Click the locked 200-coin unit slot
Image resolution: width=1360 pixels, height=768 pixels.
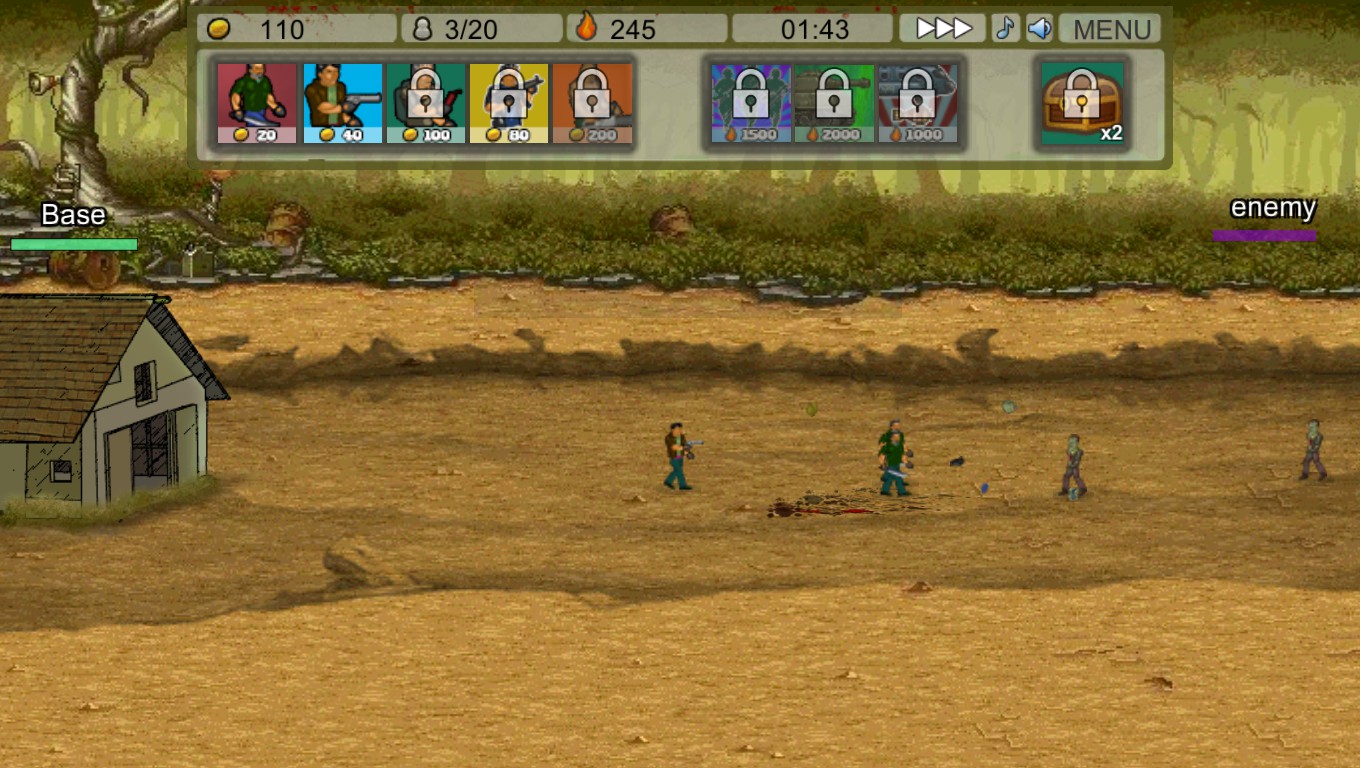pyautogui.click(x=595, y=98)
